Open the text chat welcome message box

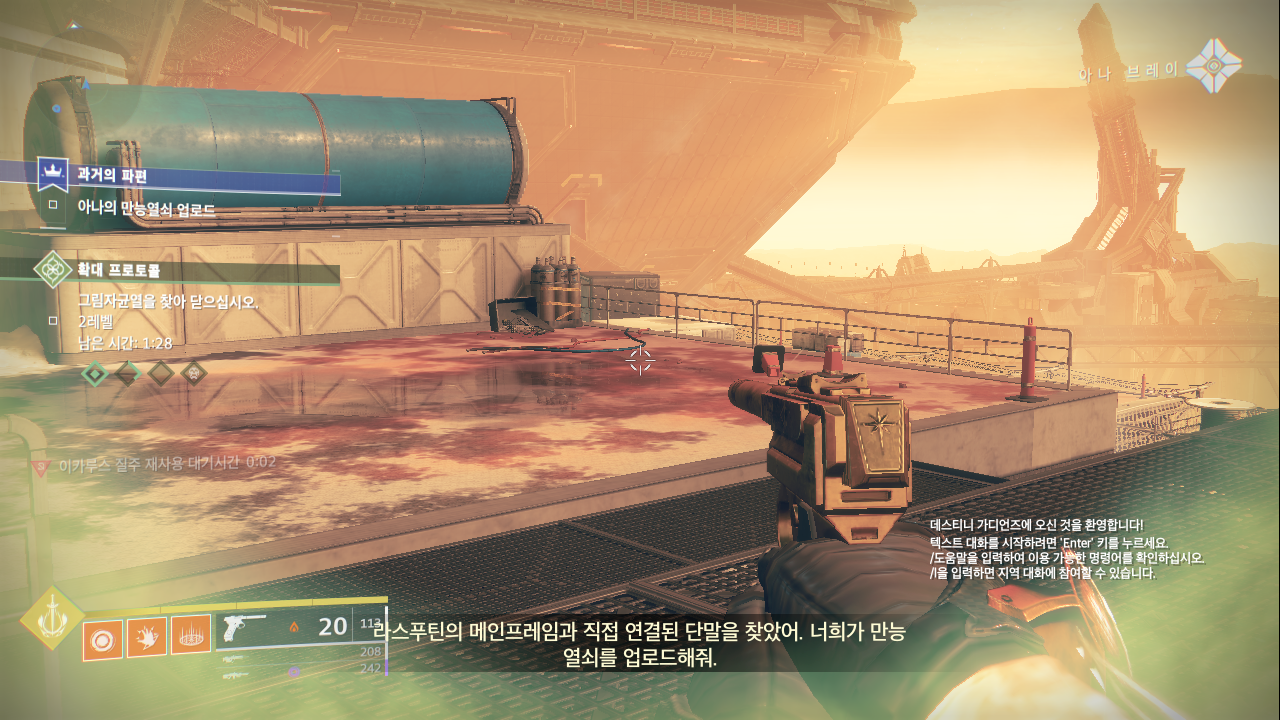pyautogui.click(x=1066, y=549)
